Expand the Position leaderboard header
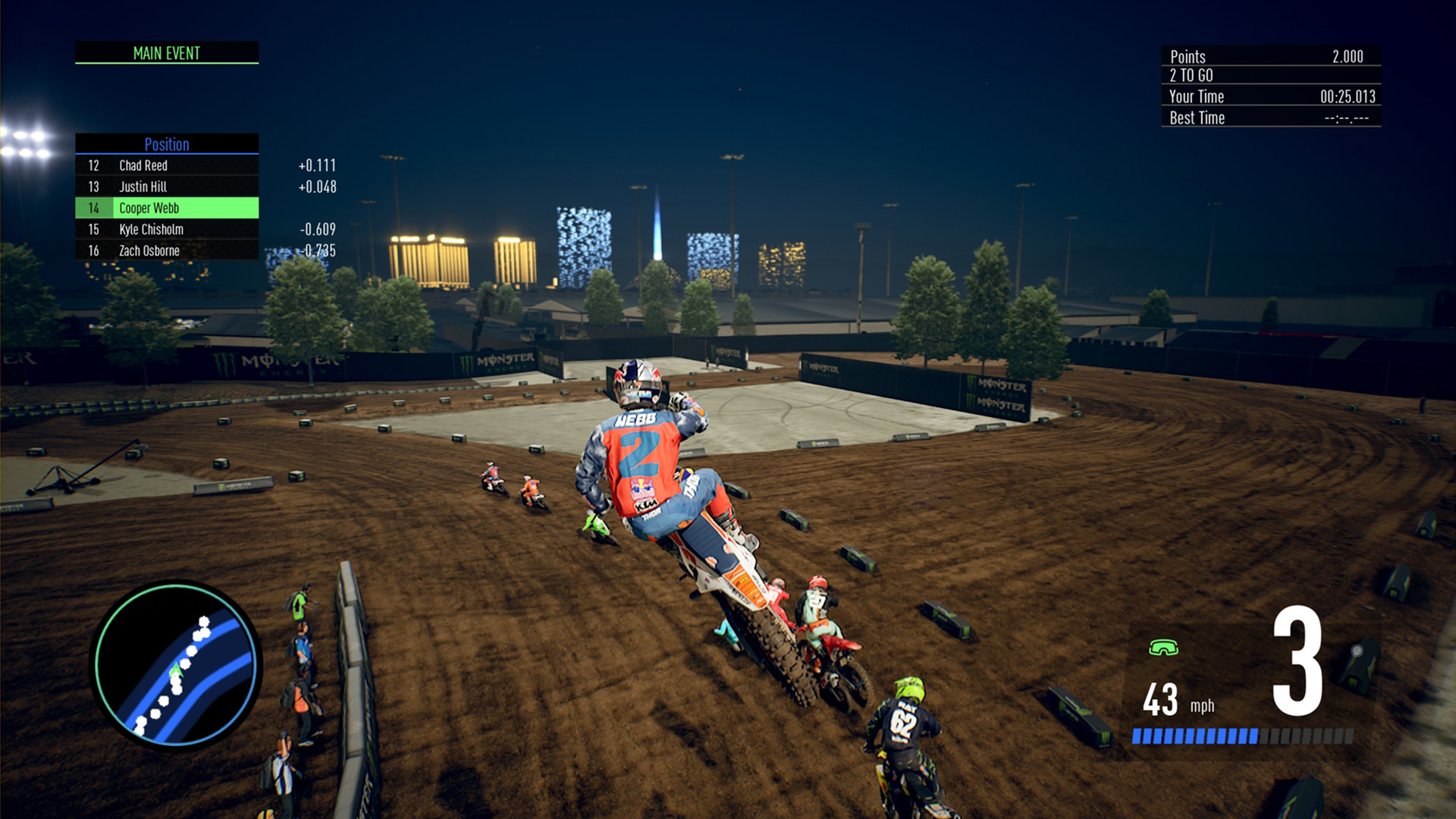The height and width of the screenshot is (819, 1456). tap(166, 145)
